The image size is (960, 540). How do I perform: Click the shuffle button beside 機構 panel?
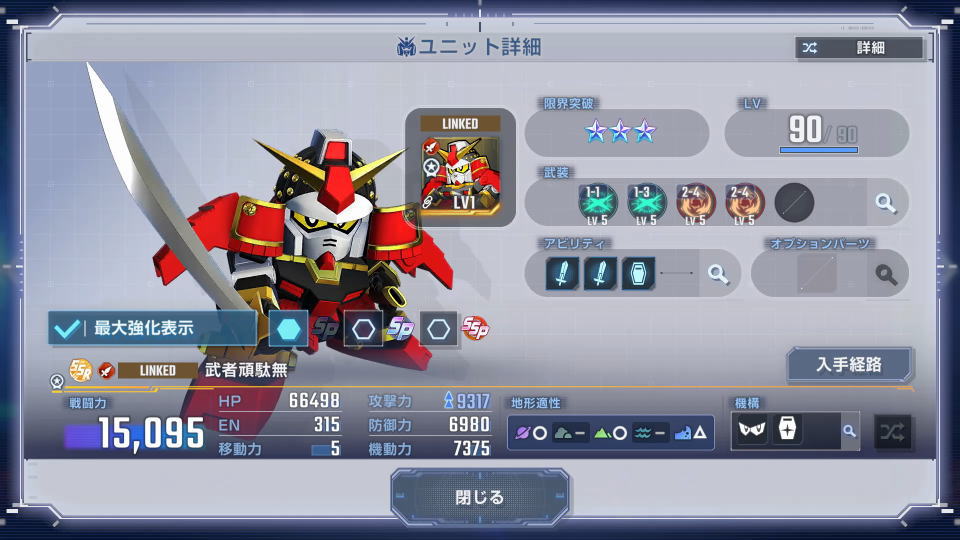tap(892, 432)
